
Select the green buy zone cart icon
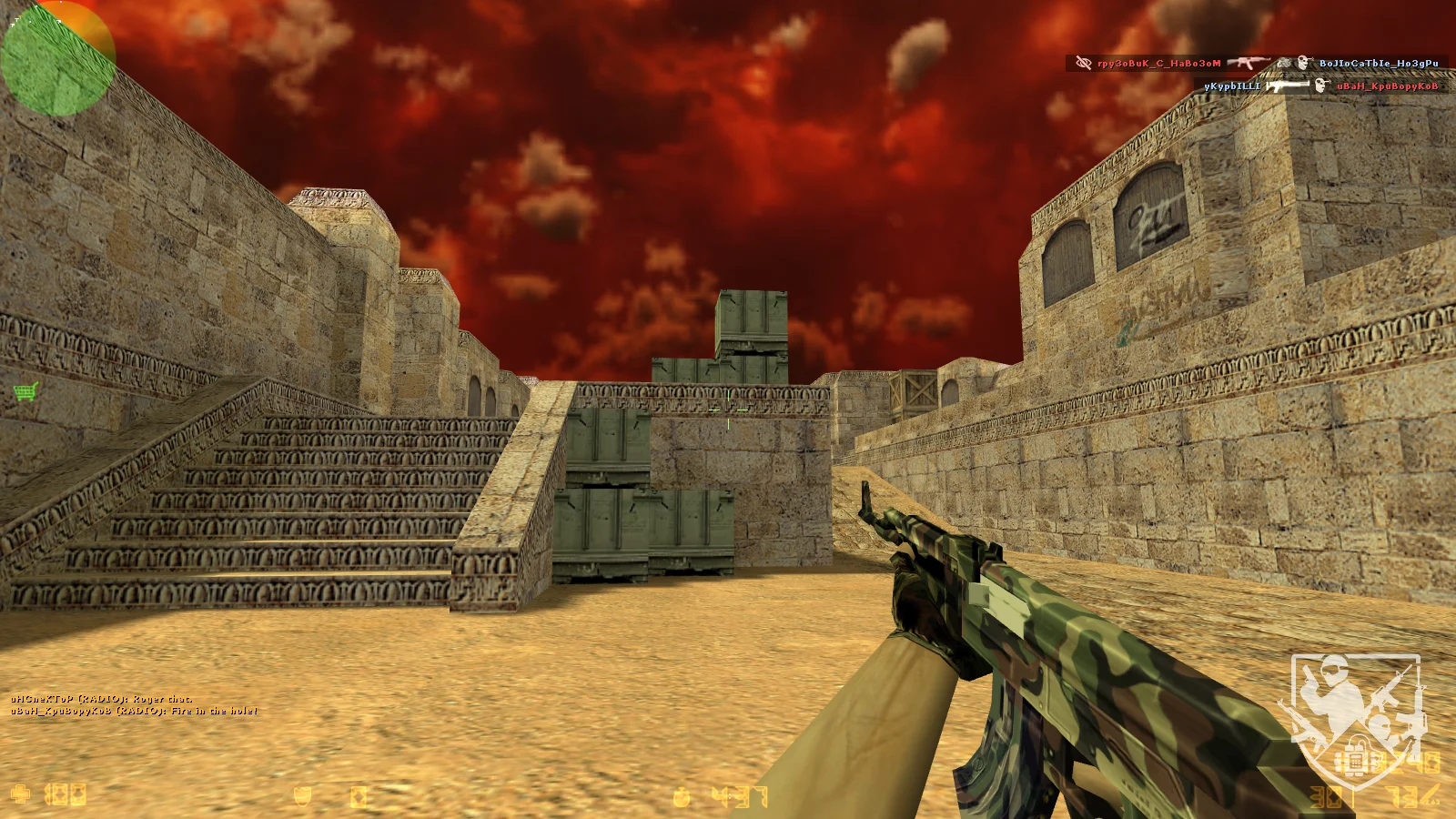coord(25,392)
